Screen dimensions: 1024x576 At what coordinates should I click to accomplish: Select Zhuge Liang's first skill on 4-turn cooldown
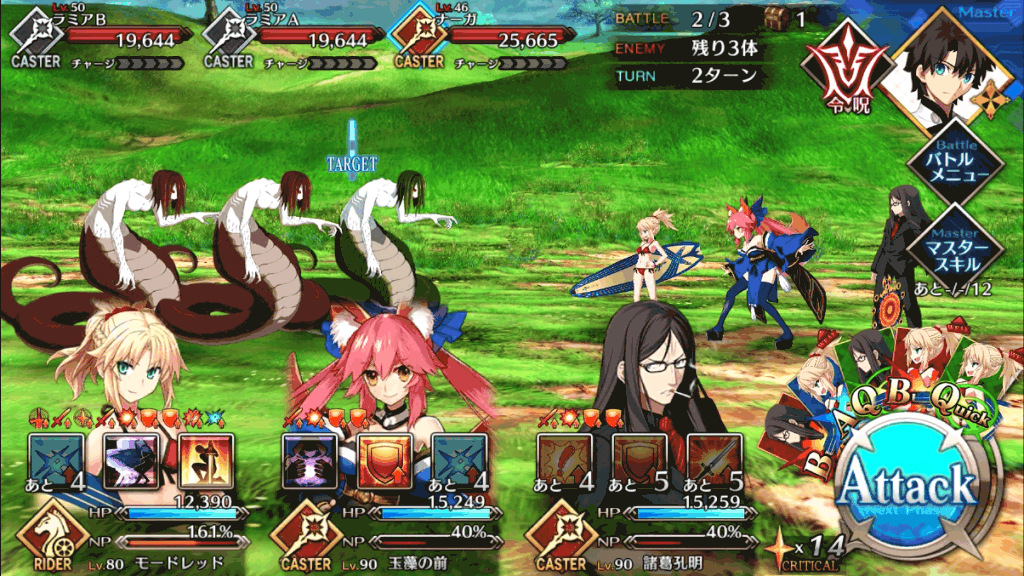click(563, 461)
